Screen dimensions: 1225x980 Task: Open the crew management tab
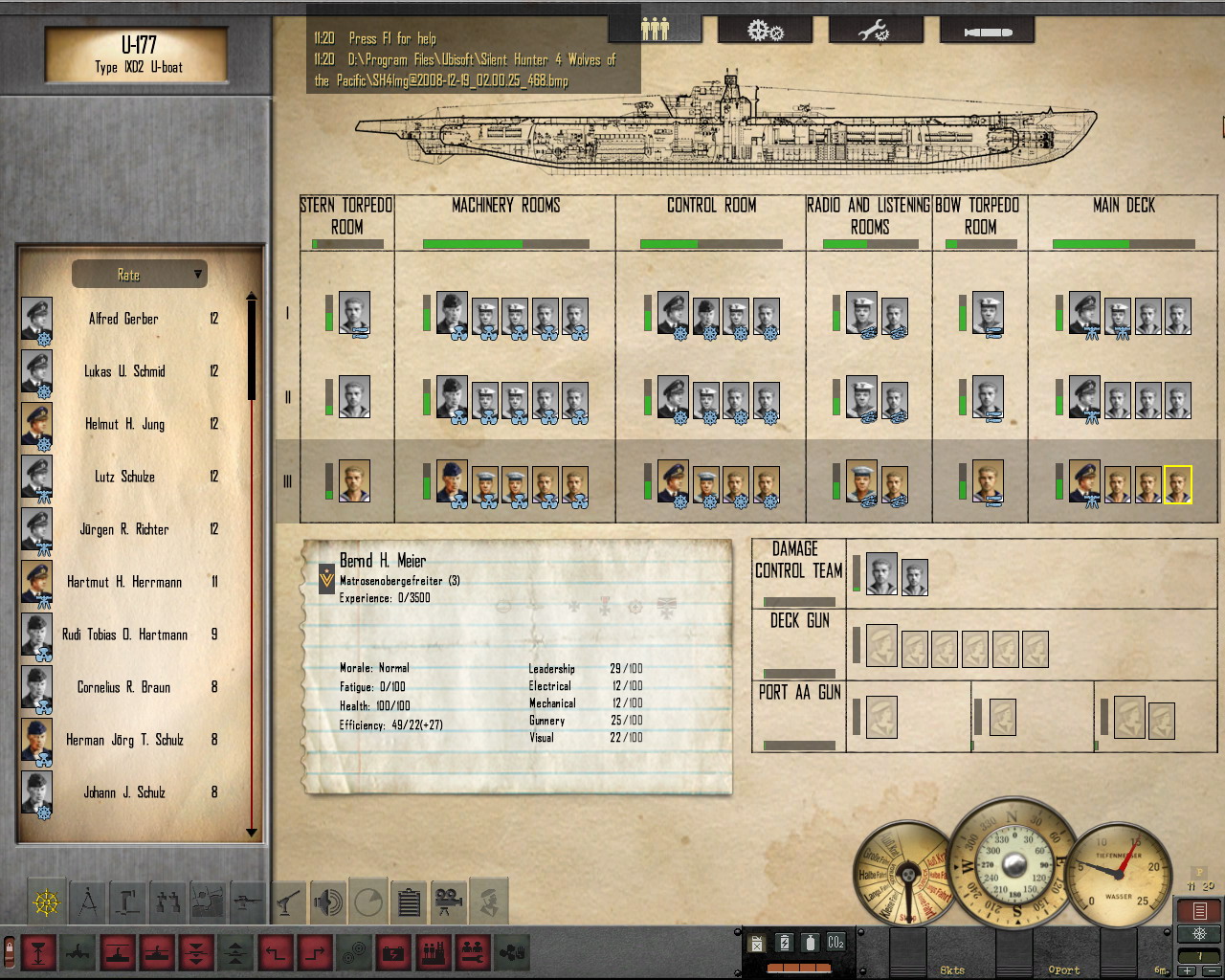click(655, 30)
